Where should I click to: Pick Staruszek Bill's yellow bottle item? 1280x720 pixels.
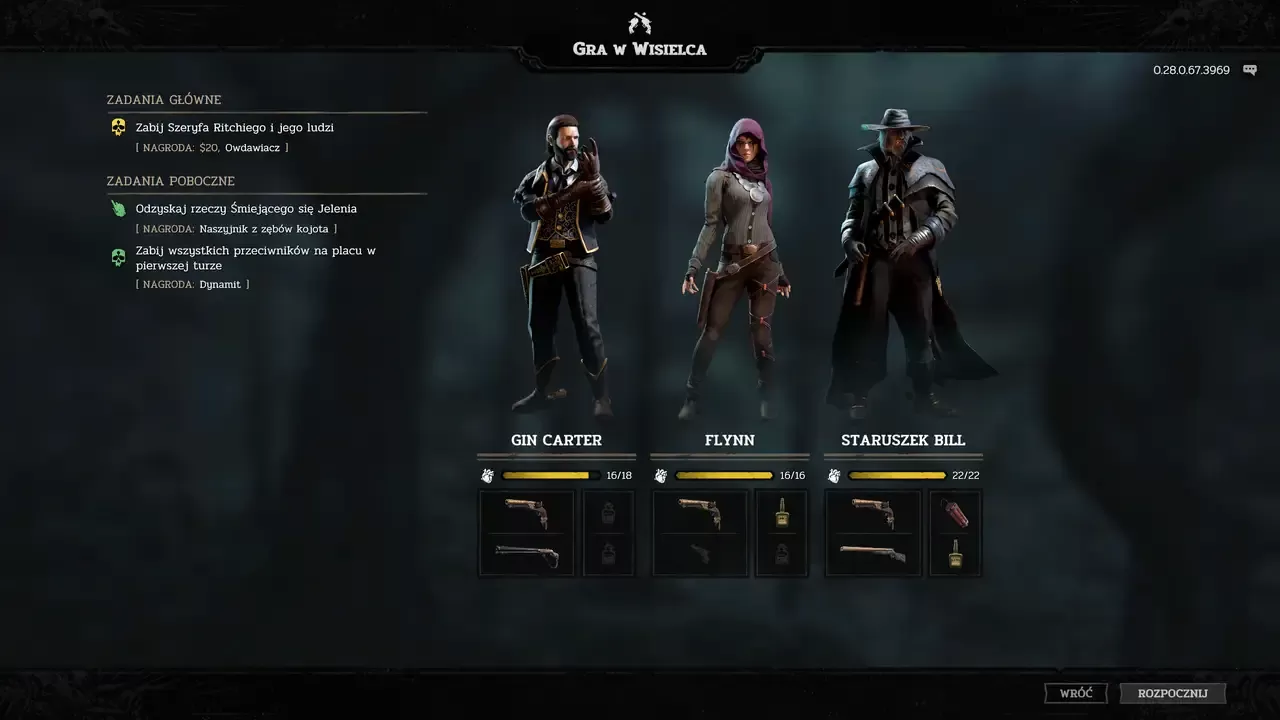pyautogui.click(x=955, y=553)
